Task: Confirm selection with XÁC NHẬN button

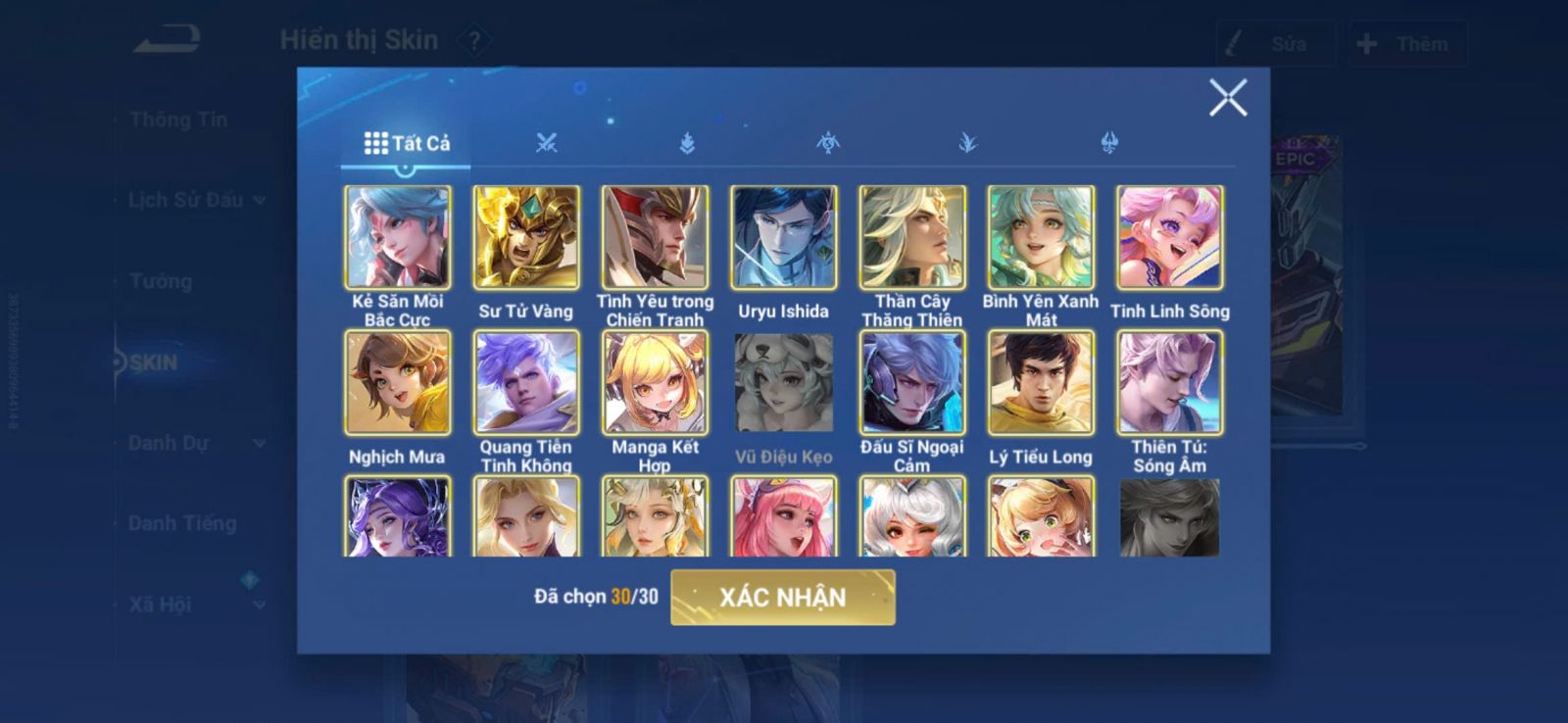Action: tap(782, 597)
